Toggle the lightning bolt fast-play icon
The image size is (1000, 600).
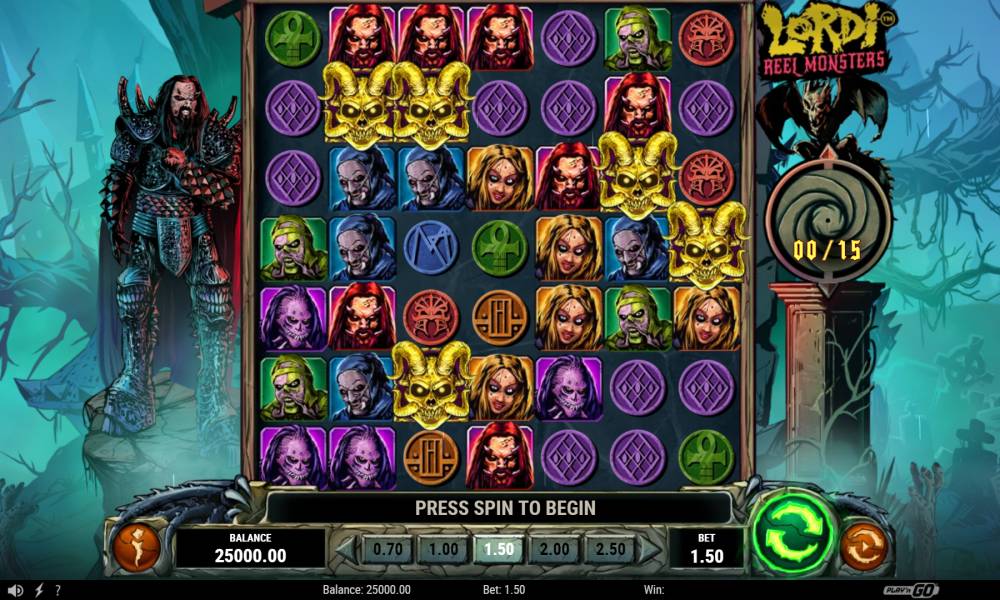click(x=39, y=590)
